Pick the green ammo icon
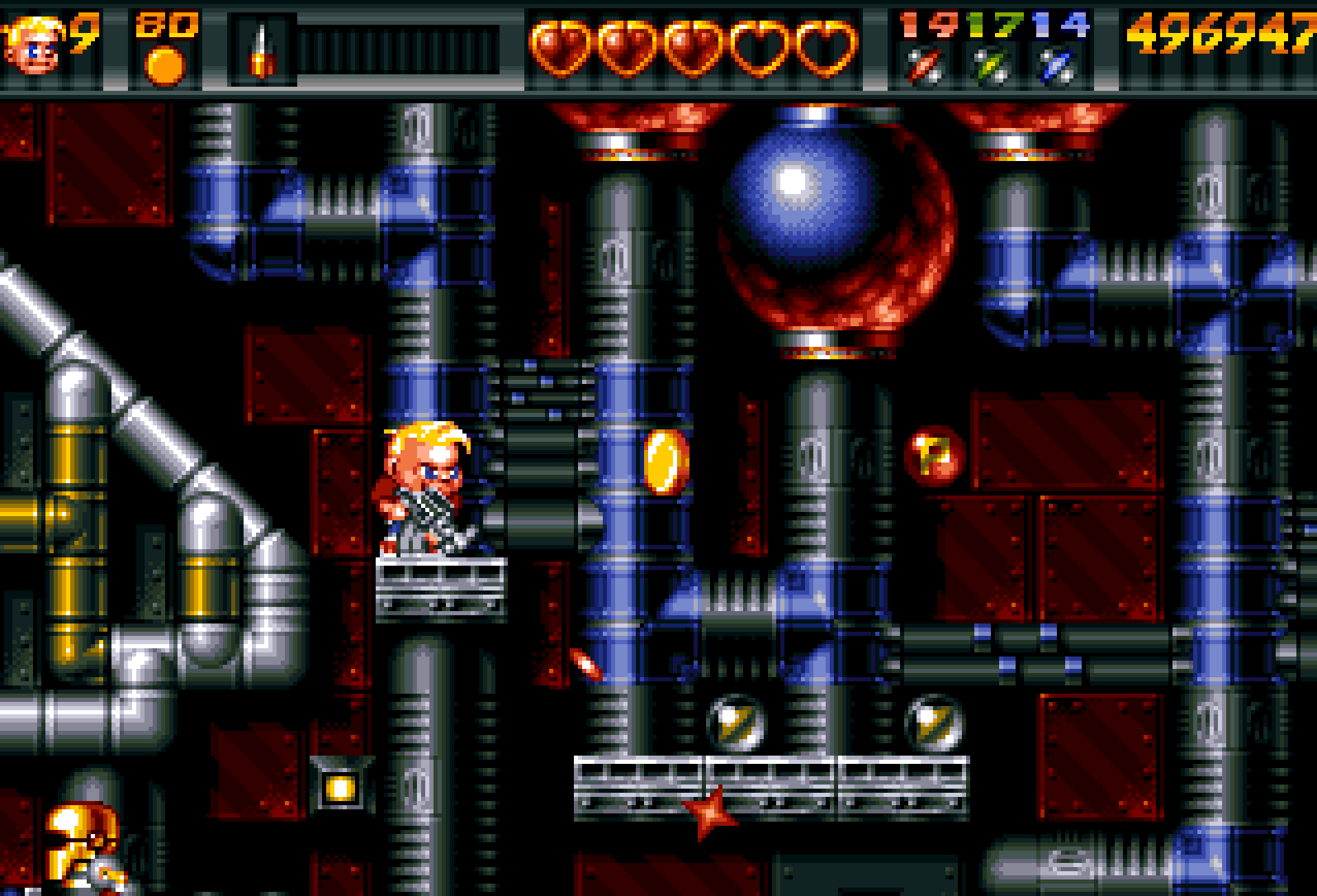This screenshot has width=1317, height=896. pyautogui.click(x=990, y=67)
